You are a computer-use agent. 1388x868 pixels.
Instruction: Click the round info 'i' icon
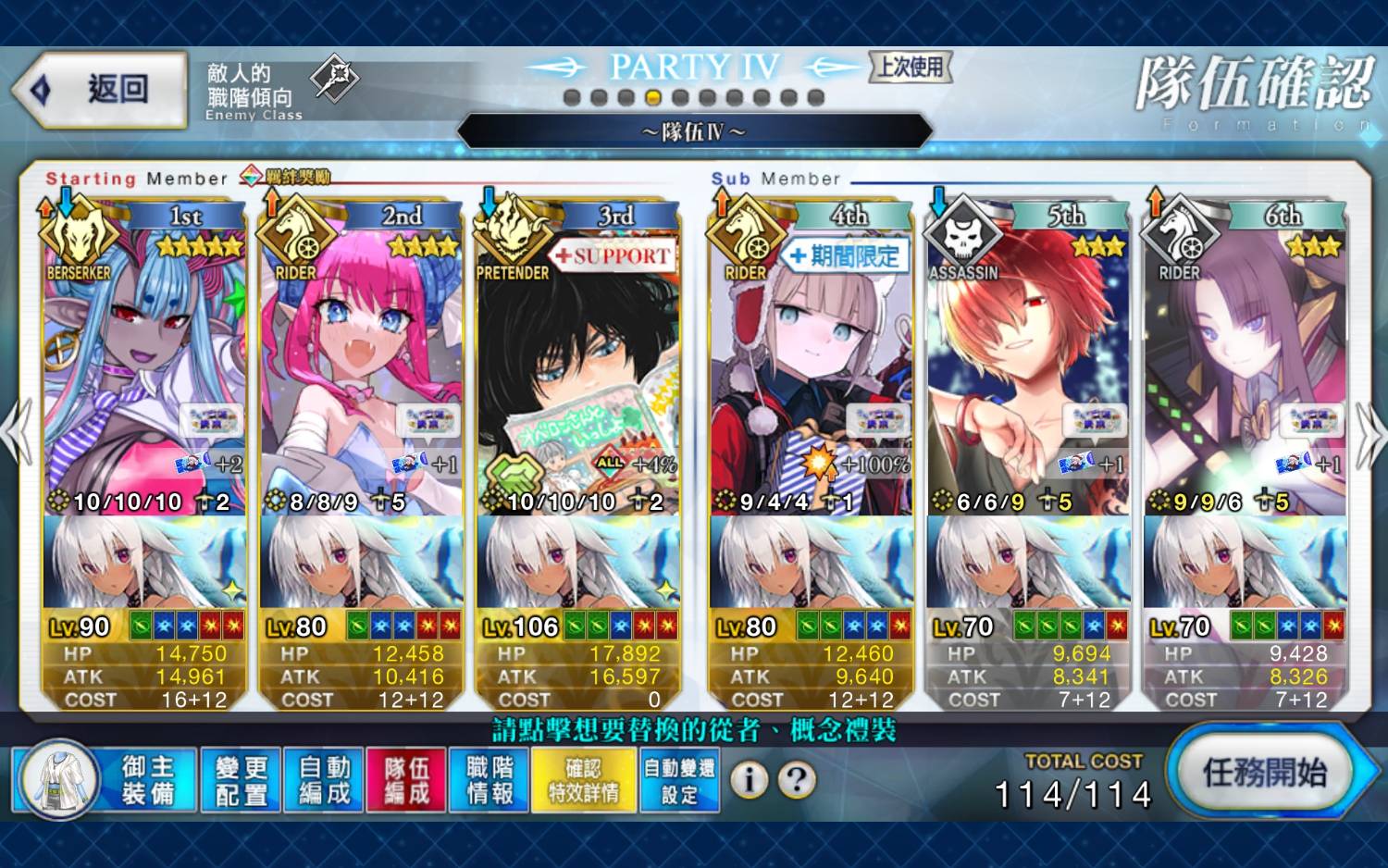coord(749,780)
